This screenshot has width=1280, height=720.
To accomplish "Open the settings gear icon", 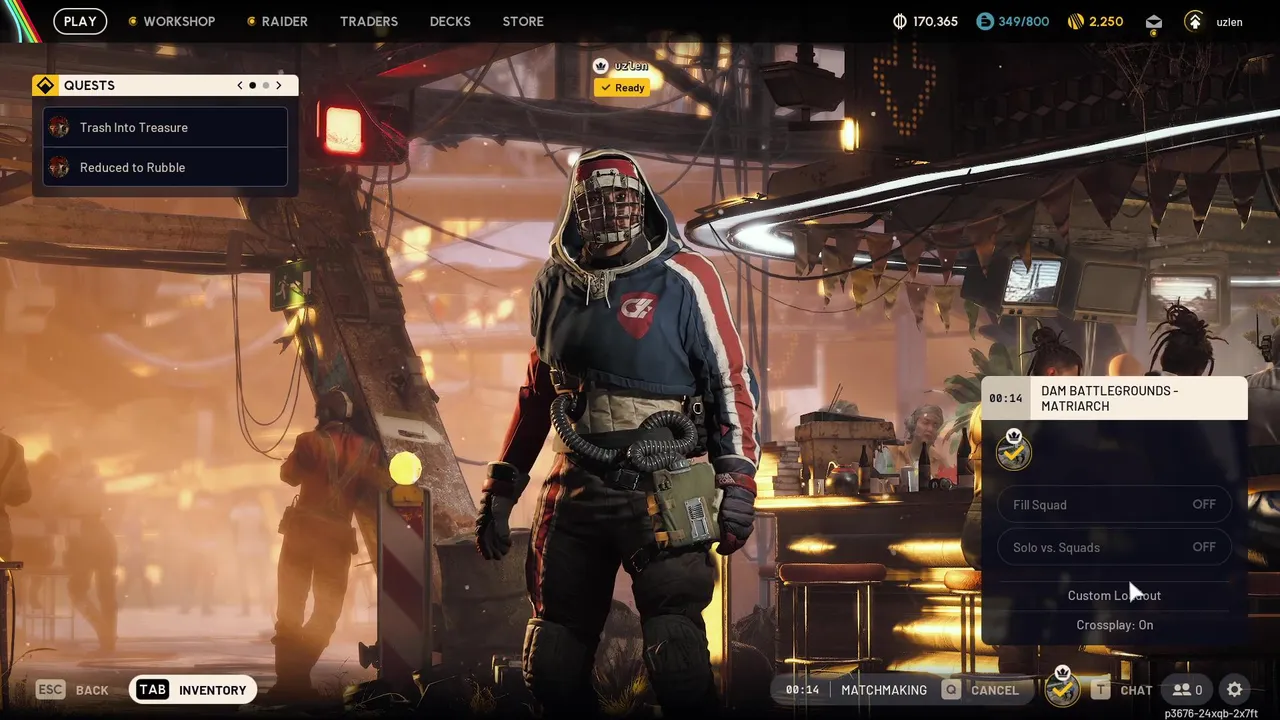I will point(1235,690).
